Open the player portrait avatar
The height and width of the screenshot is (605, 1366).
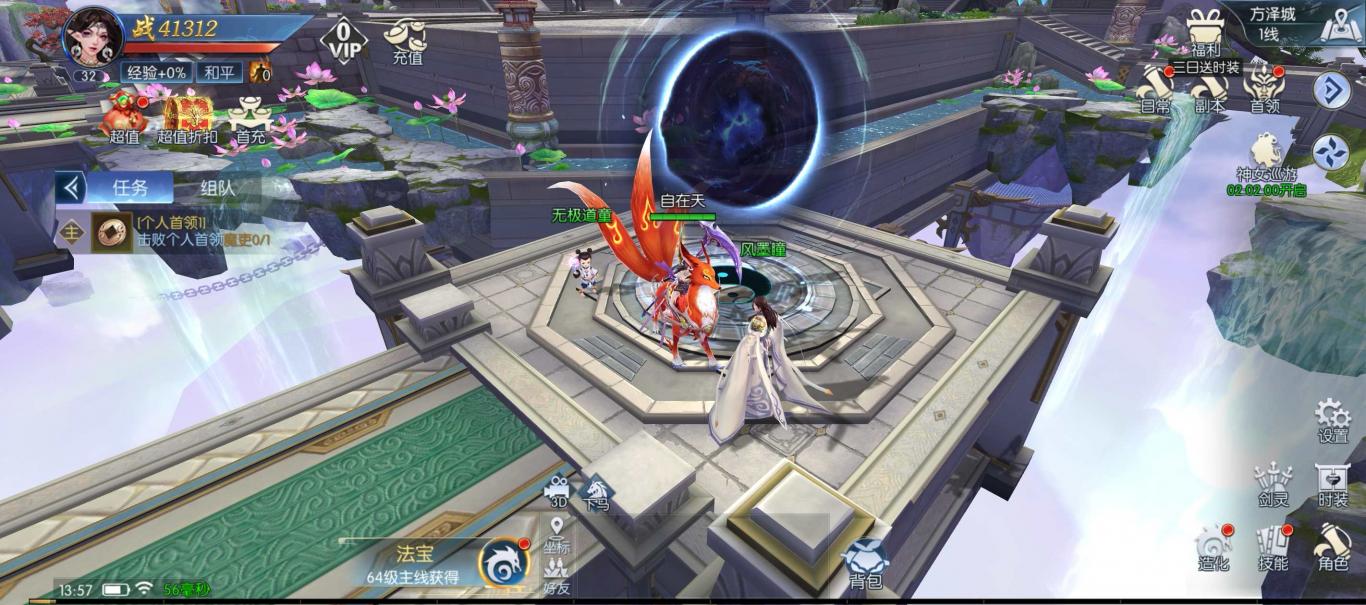click(93, 36)
